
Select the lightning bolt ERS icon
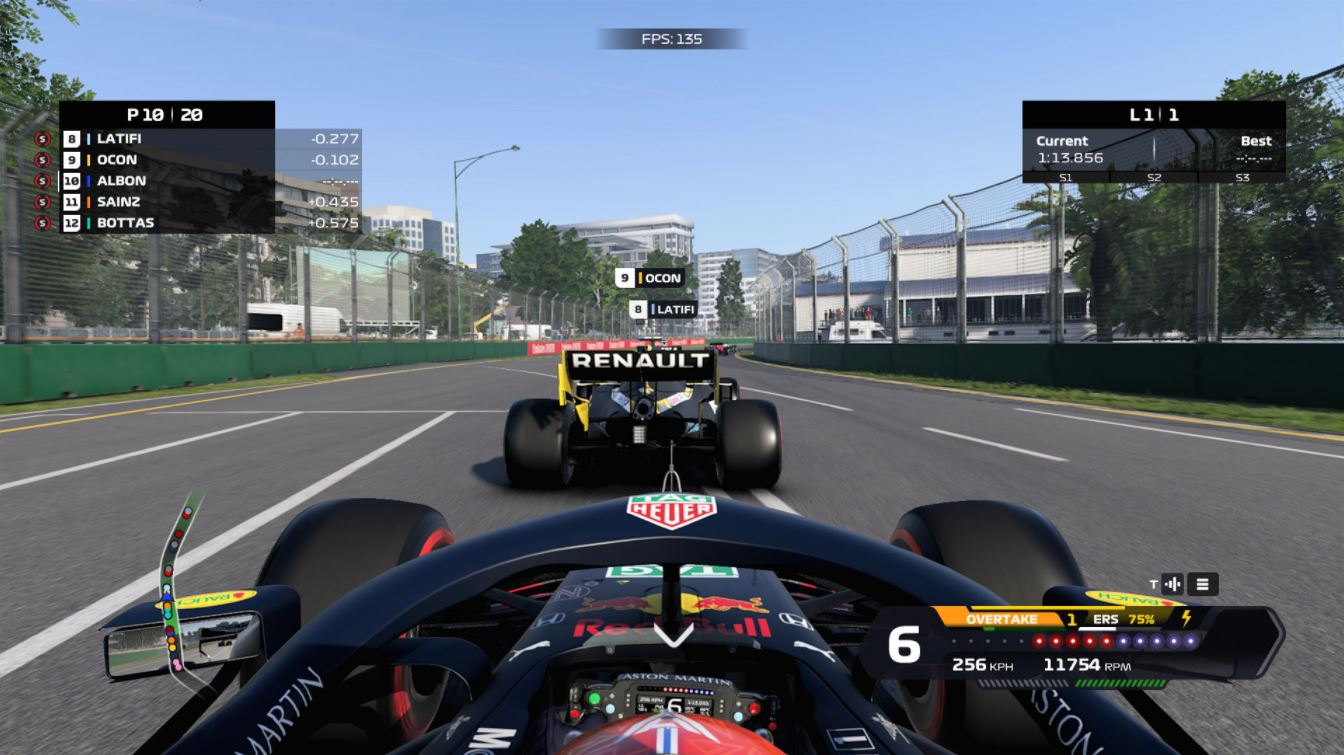(1186, 617)
